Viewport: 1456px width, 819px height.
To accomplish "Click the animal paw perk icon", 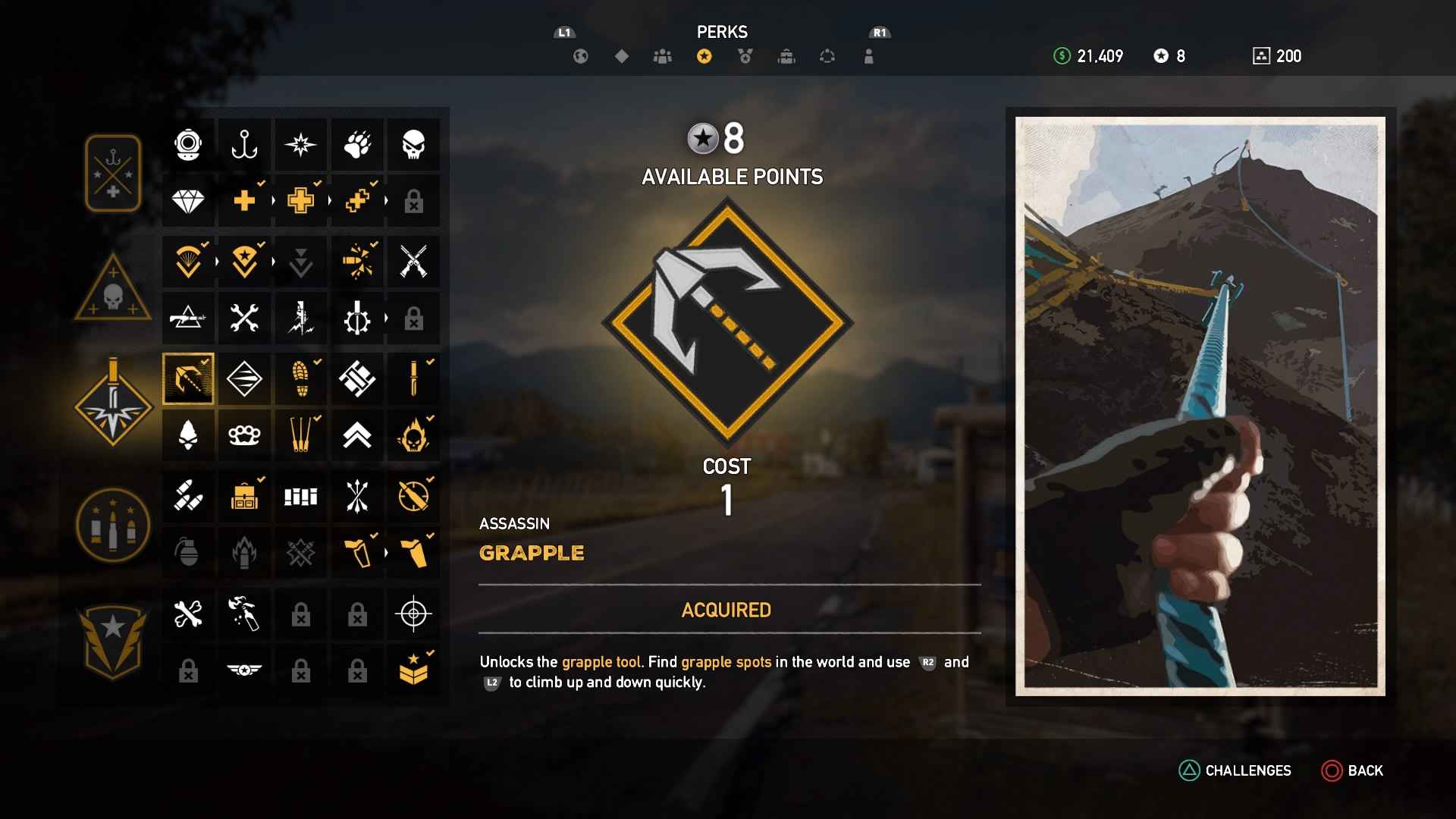I will coord(357,144).
